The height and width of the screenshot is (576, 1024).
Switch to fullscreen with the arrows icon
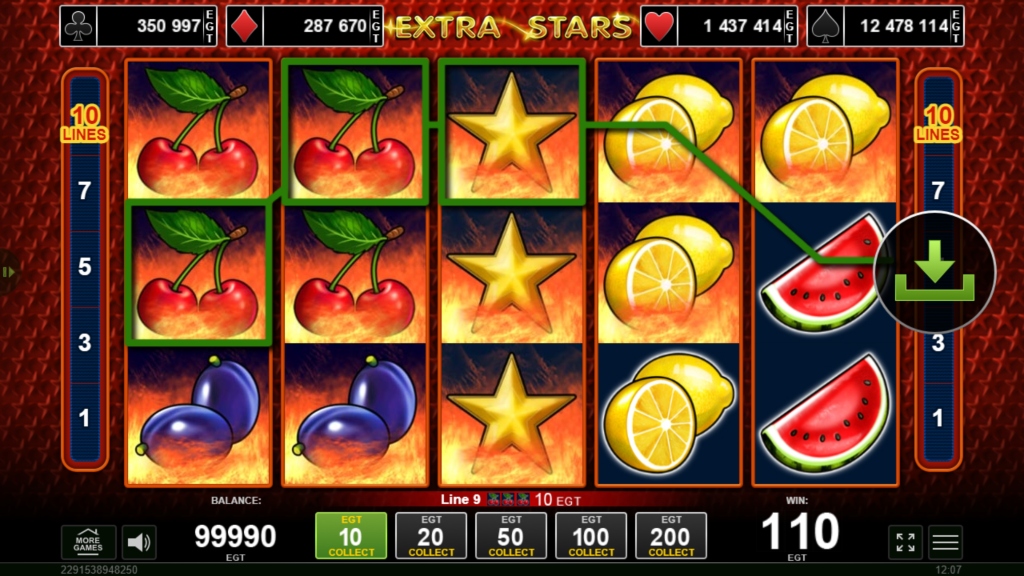905,542
